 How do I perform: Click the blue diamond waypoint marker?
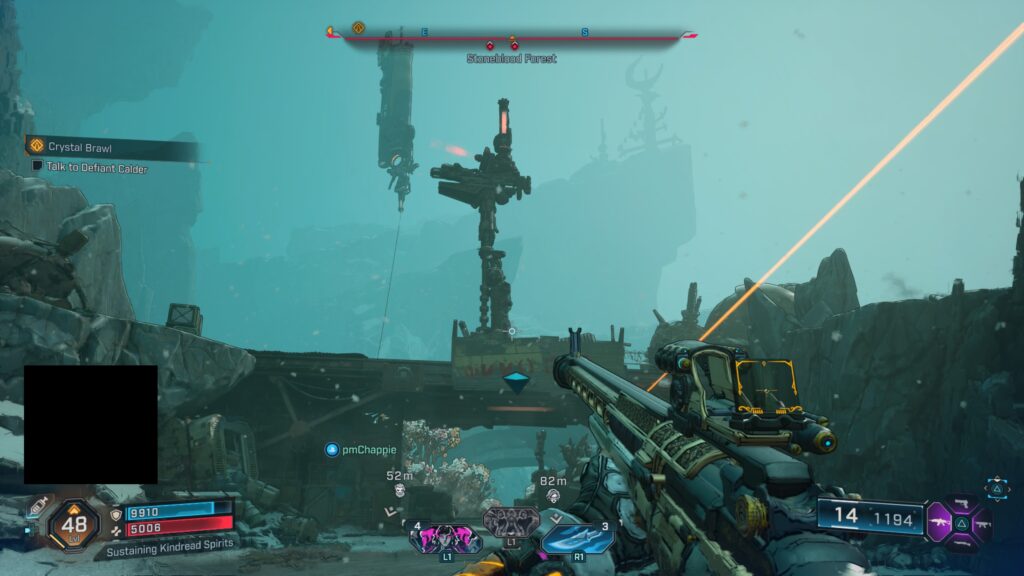pos(516,382)
